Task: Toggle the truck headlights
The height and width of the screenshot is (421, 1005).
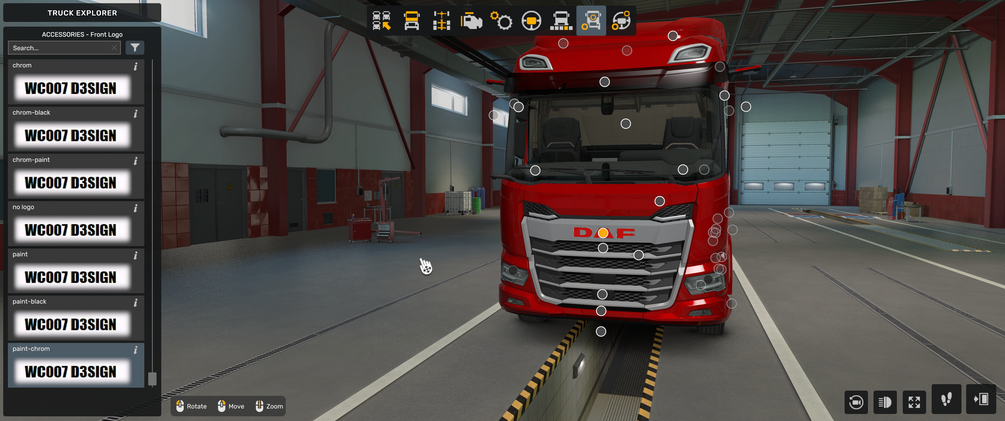Action: [885, 402]
